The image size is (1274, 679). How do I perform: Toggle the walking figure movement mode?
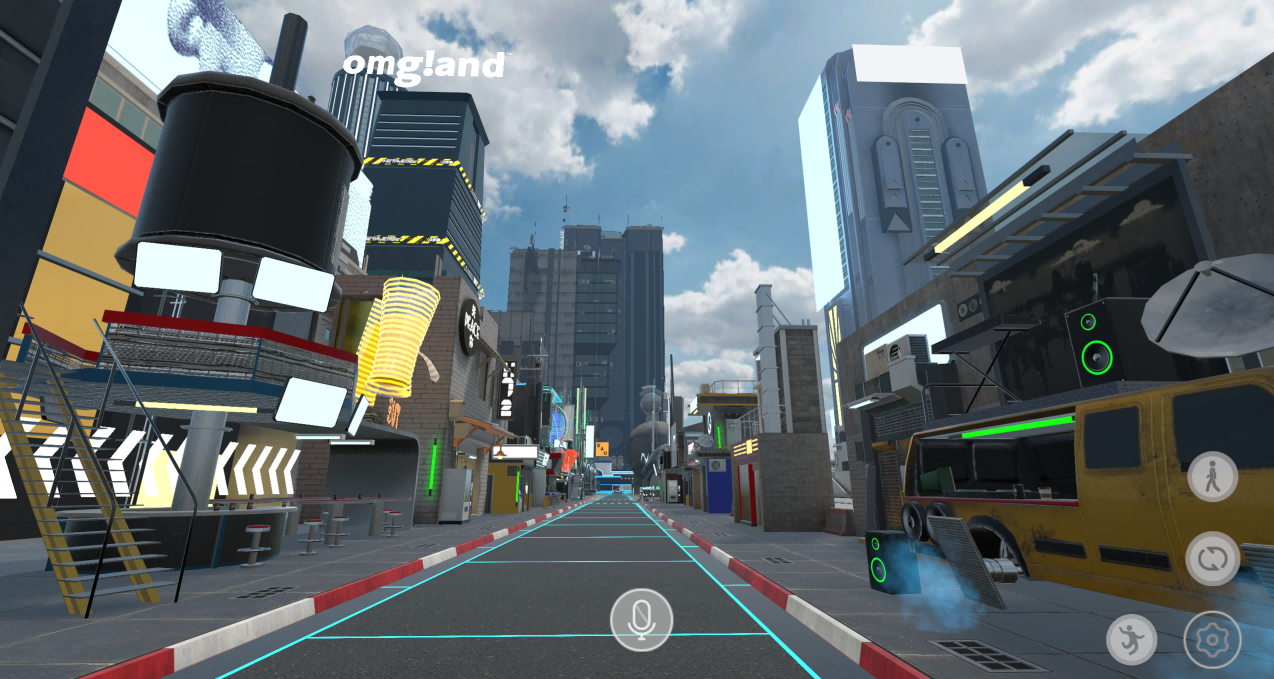click(1212, 476)
